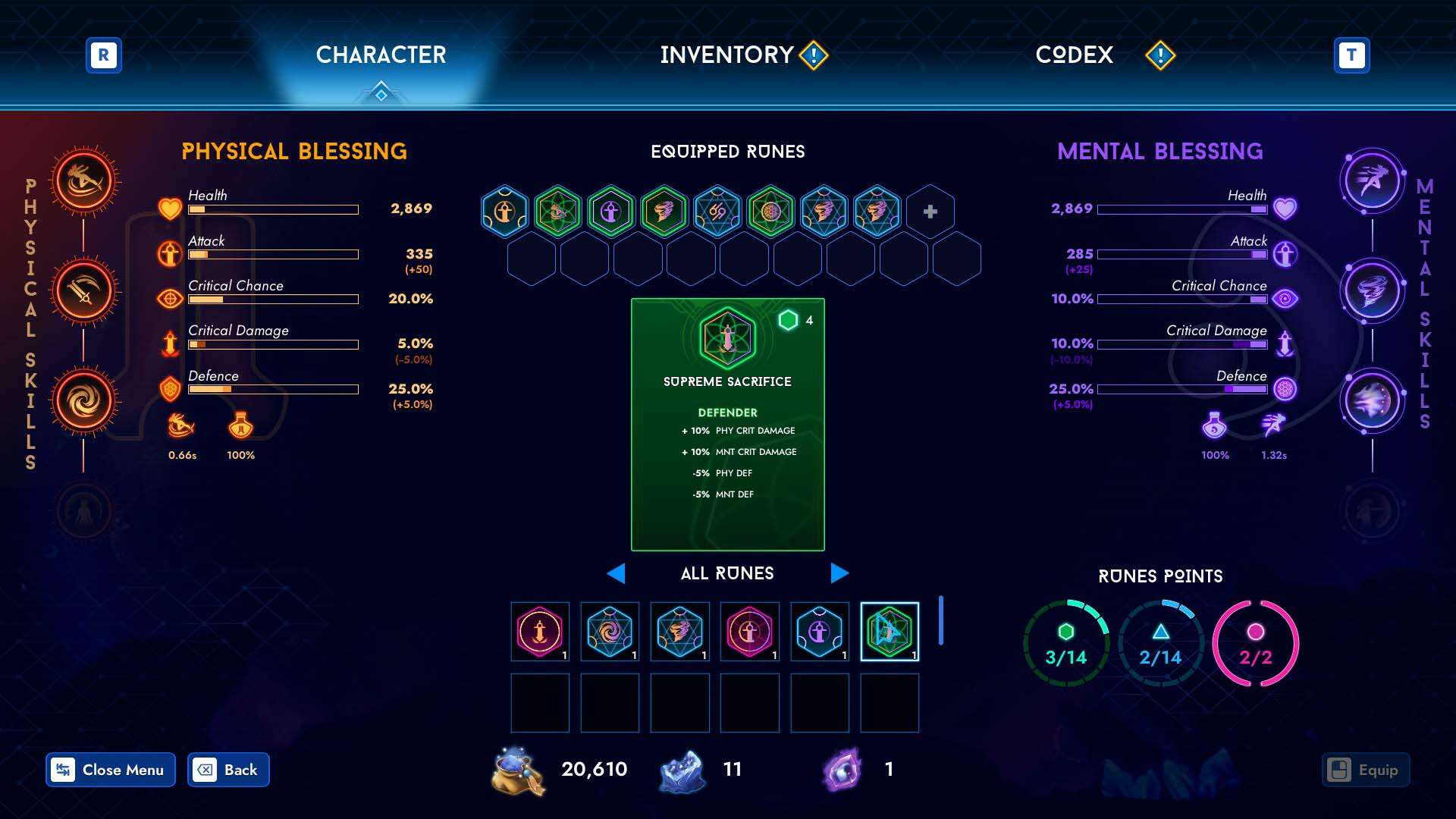
Task: Go back with the Back button
Action: pyautogui.click(x=228, y=770)
